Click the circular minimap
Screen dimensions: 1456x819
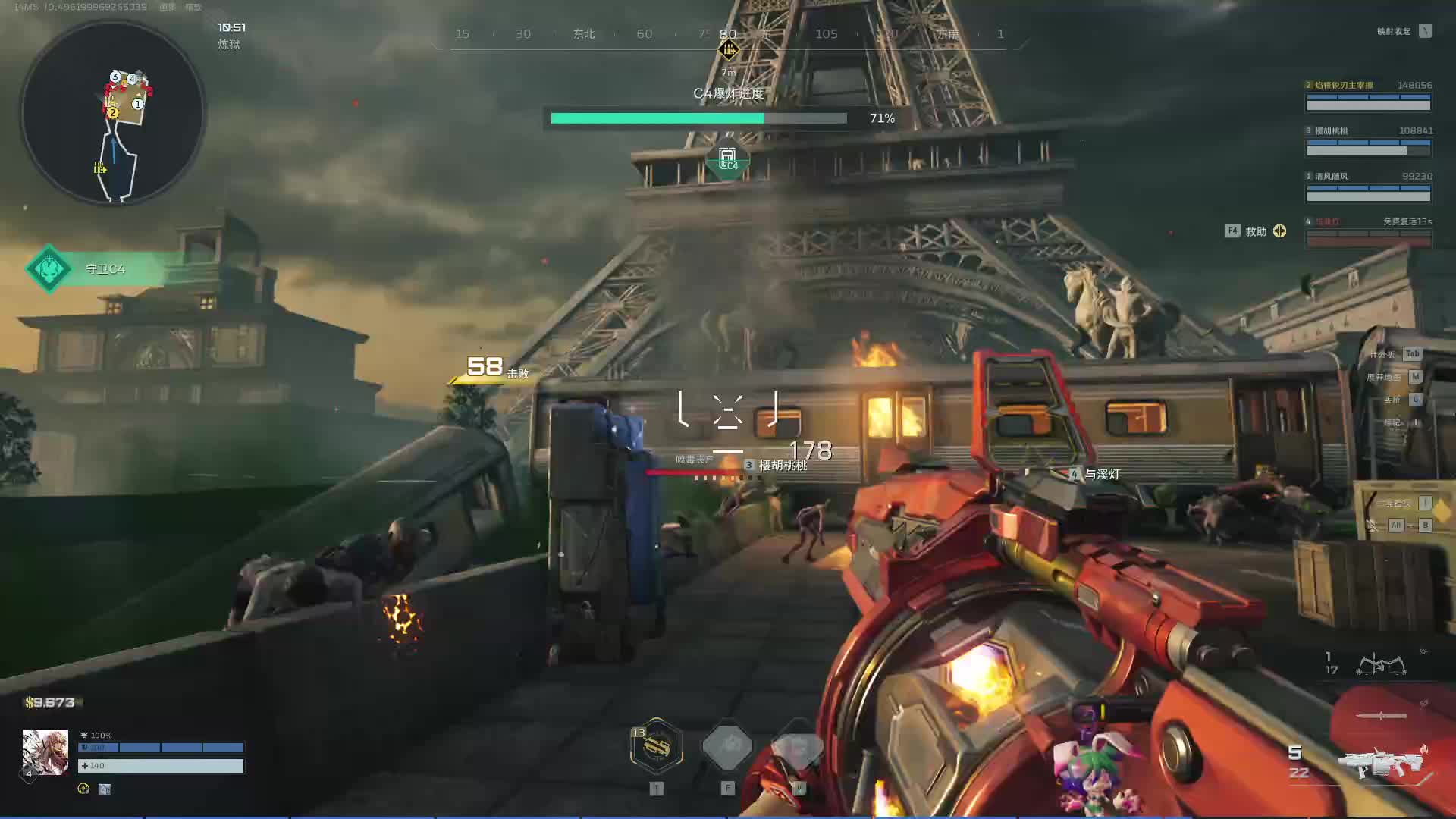pyautogui.click(x=114, y=114)
